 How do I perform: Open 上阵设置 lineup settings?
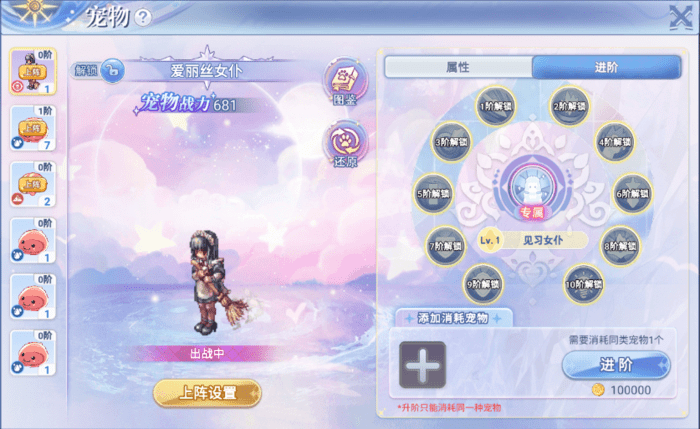pyautogui.click(x=207, y=392)
